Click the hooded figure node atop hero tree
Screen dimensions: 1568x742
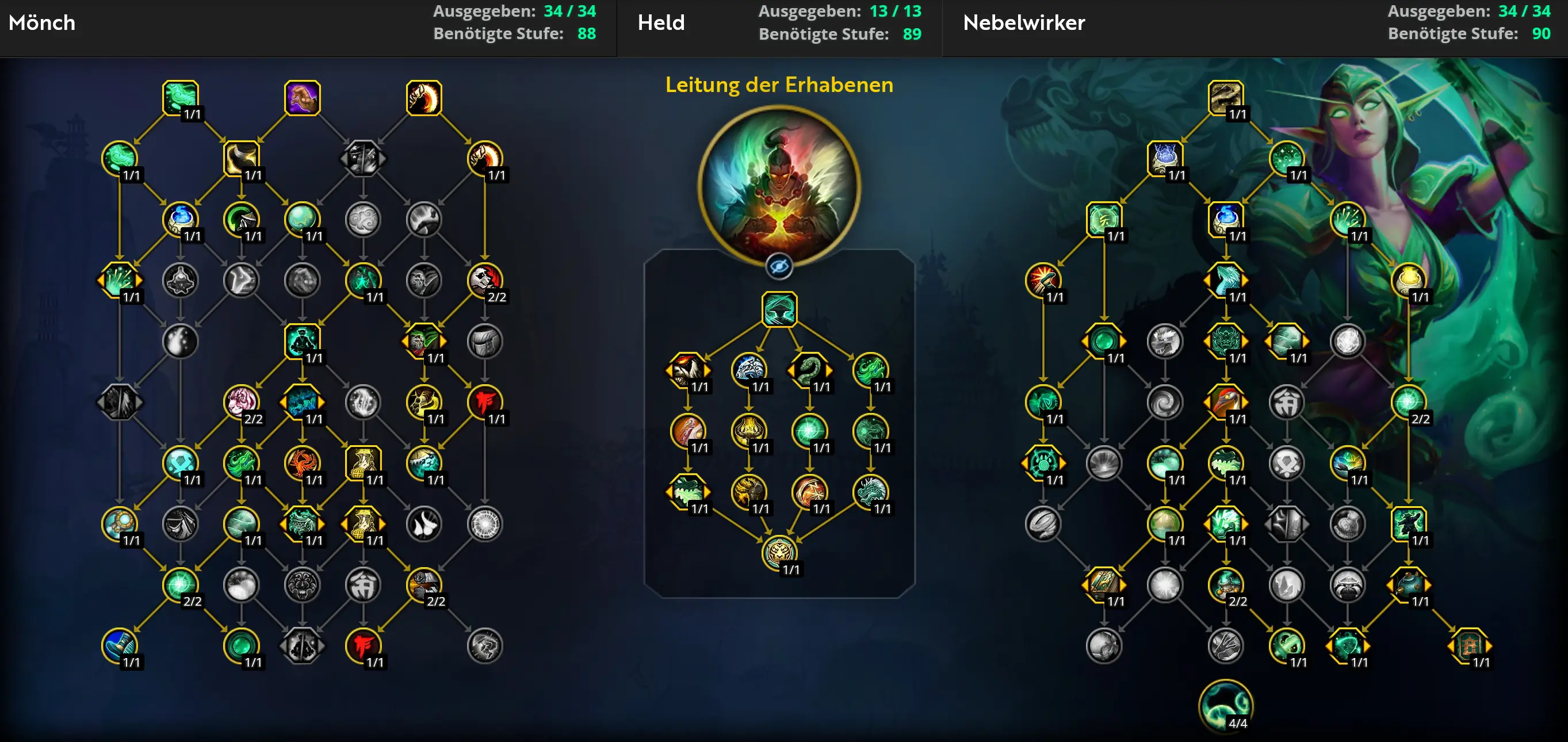[778, 309]
